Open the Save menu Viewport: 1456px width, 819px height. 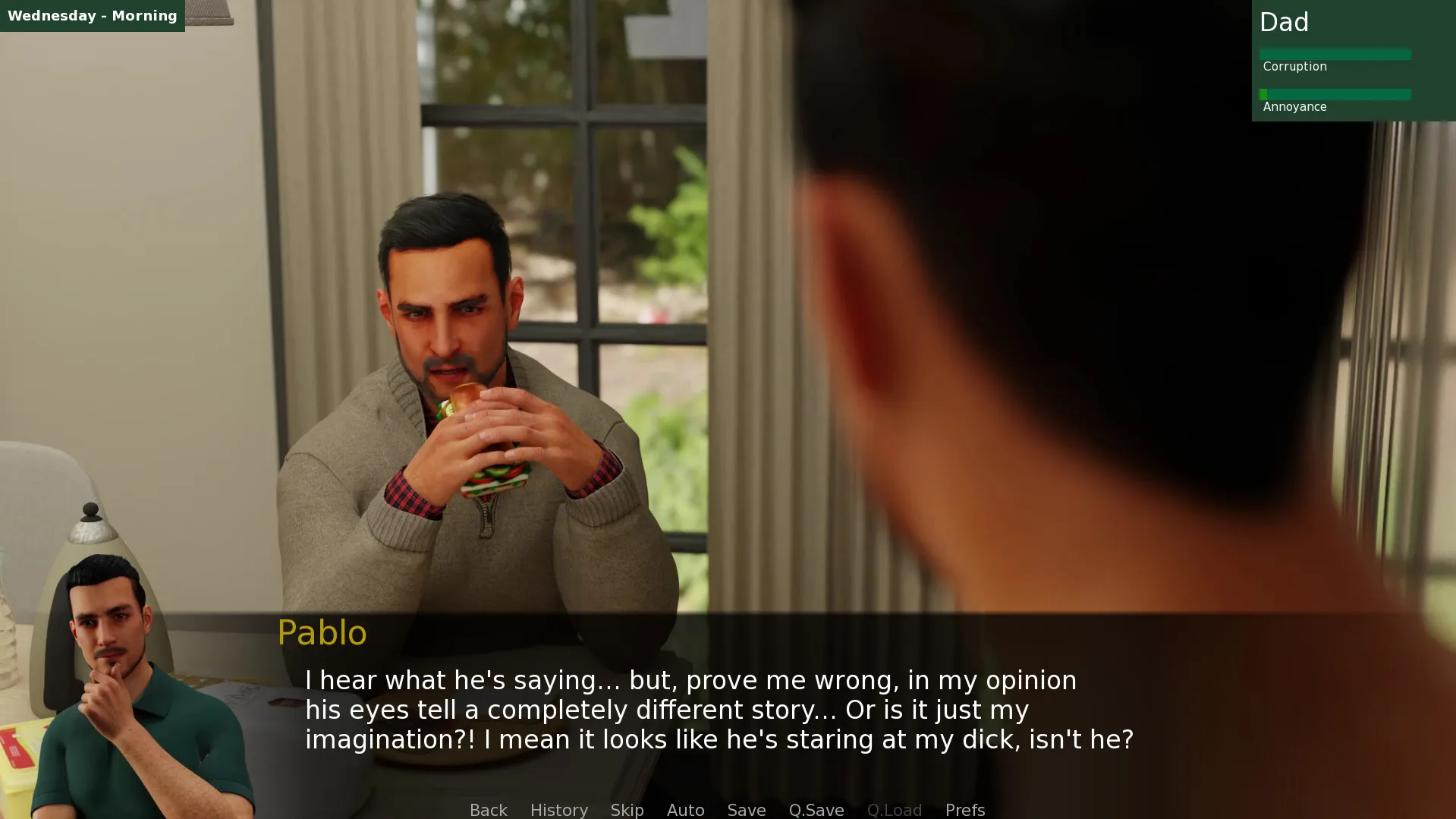click(x=746, y=809)
